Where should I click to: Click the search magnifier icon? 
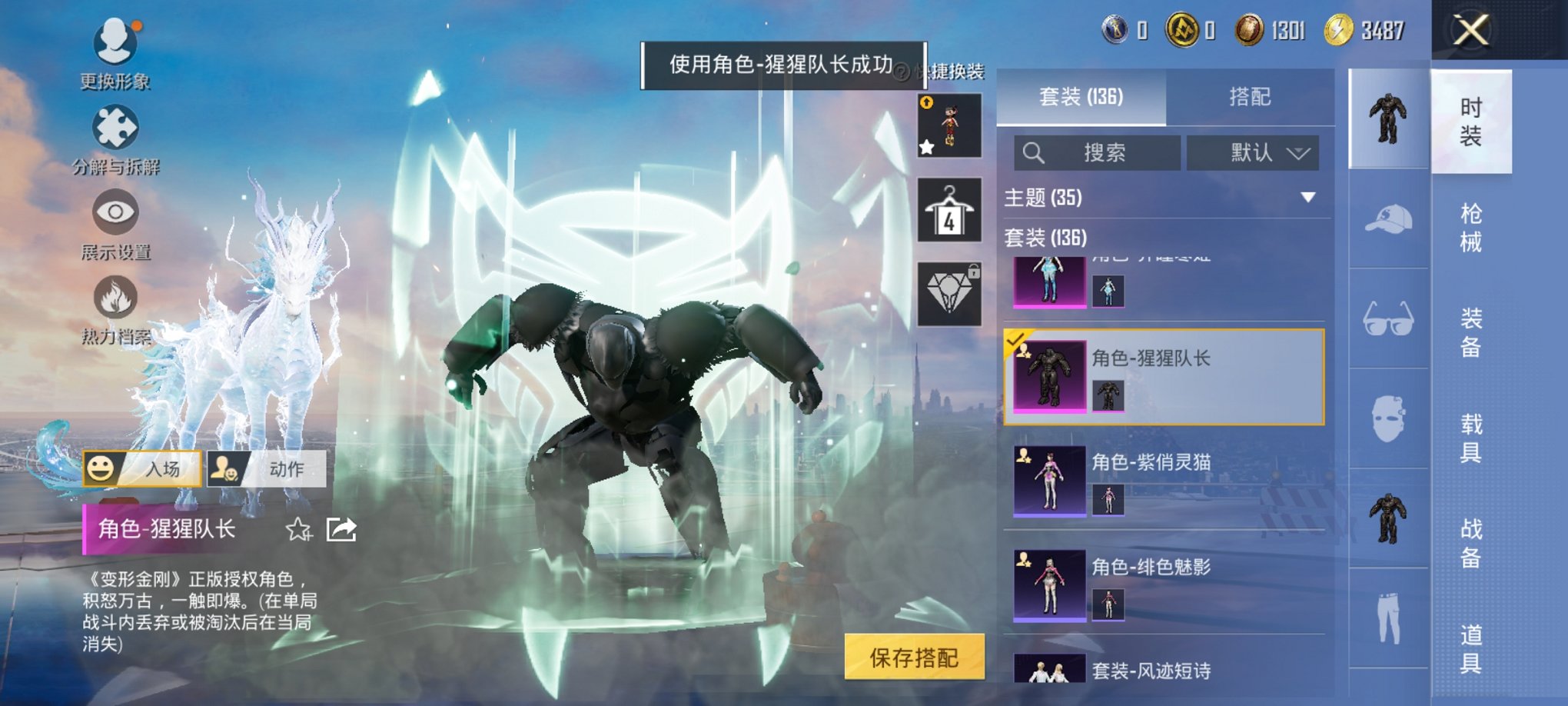pyautogui.click(x=1034, y=153)
